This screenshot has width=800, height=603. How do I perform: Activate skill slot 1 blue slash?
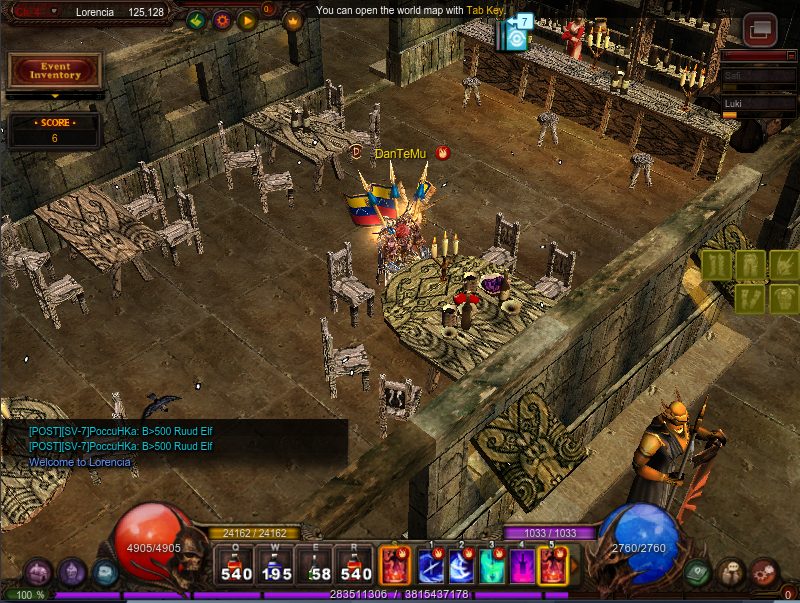[431, 567]
